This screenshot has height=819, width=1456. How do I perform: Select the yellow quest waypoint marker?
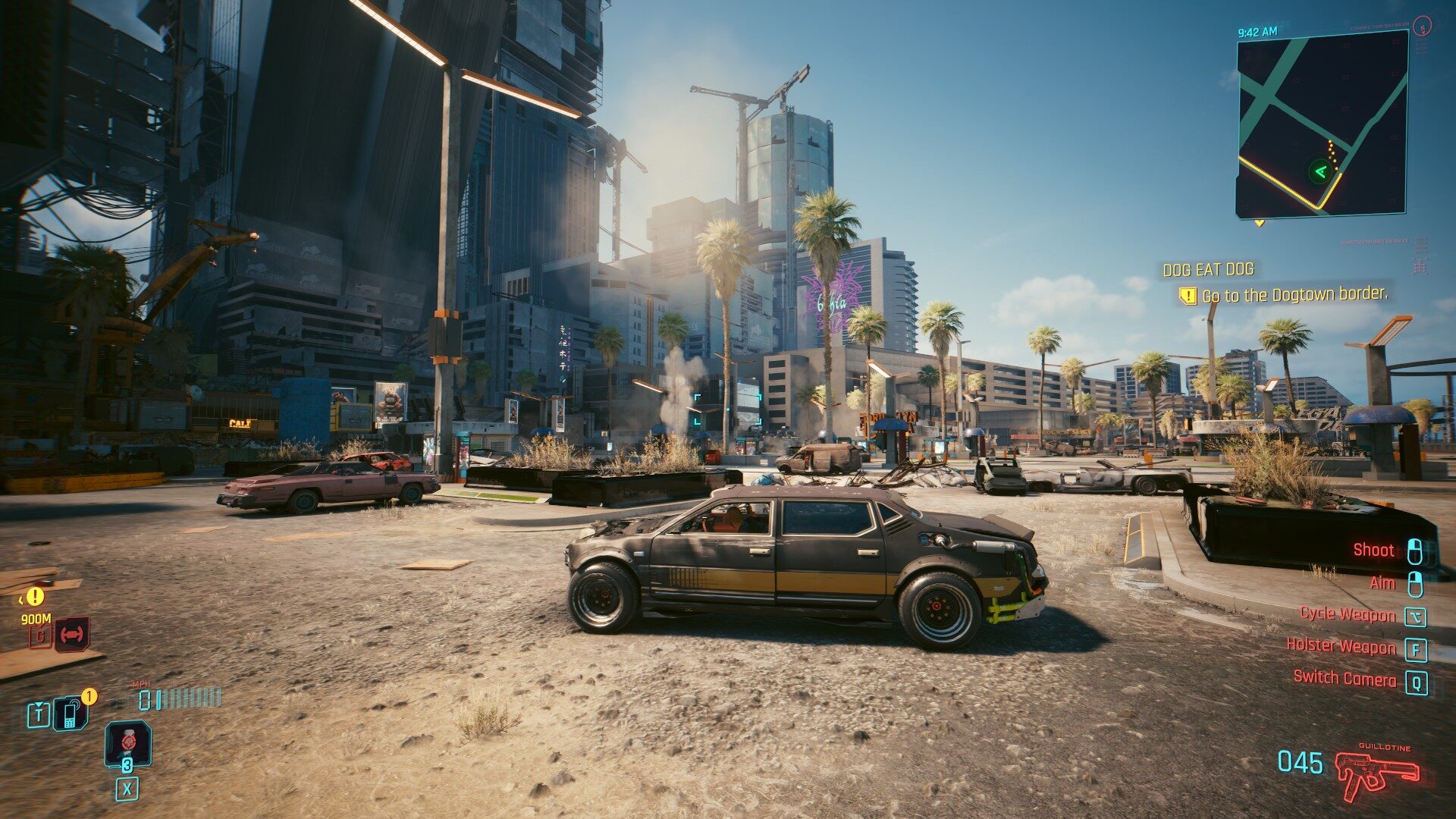coord(34,597)
